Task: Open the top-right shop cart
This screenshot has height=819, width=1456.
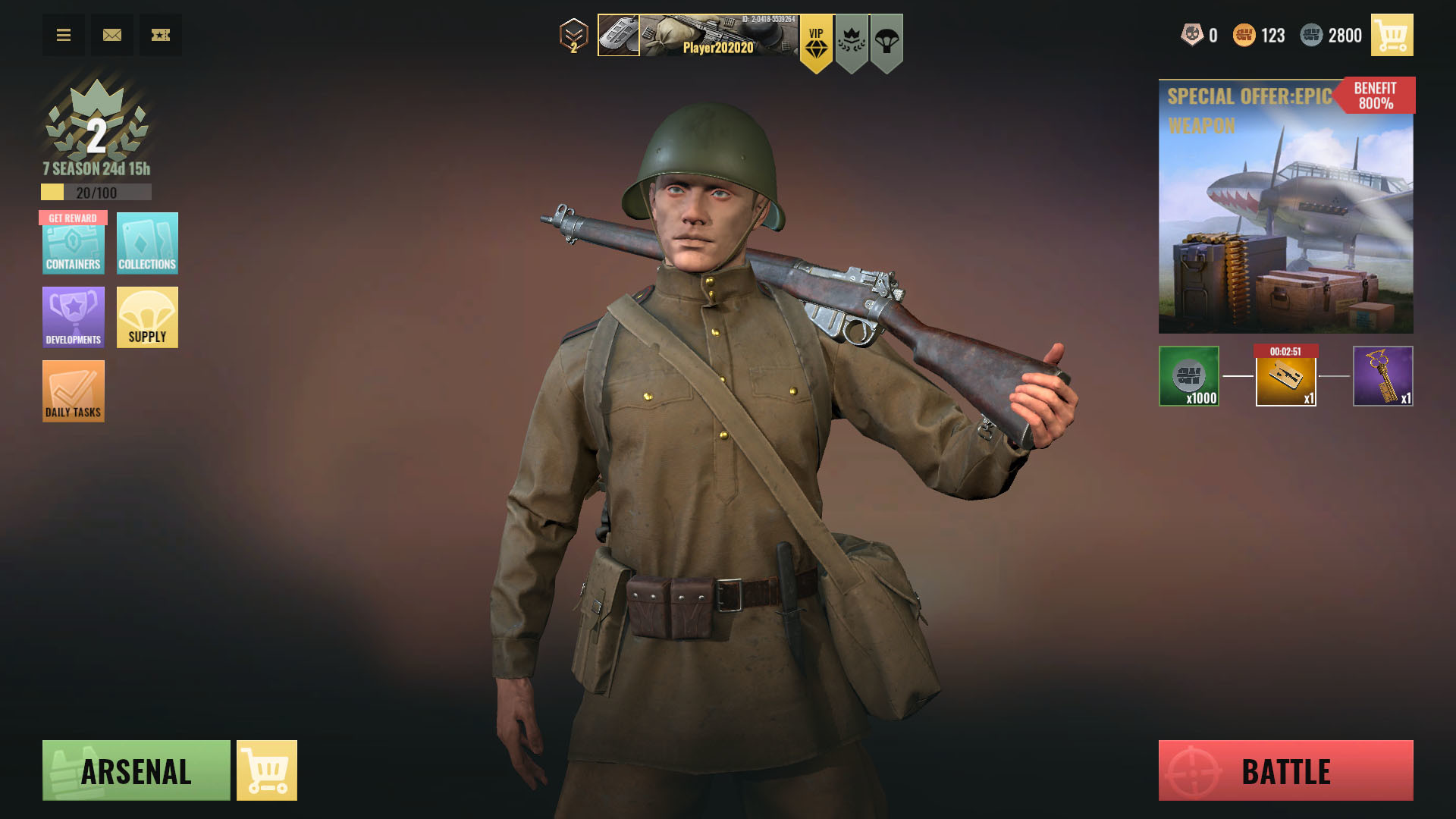Action: (1392, 35)
